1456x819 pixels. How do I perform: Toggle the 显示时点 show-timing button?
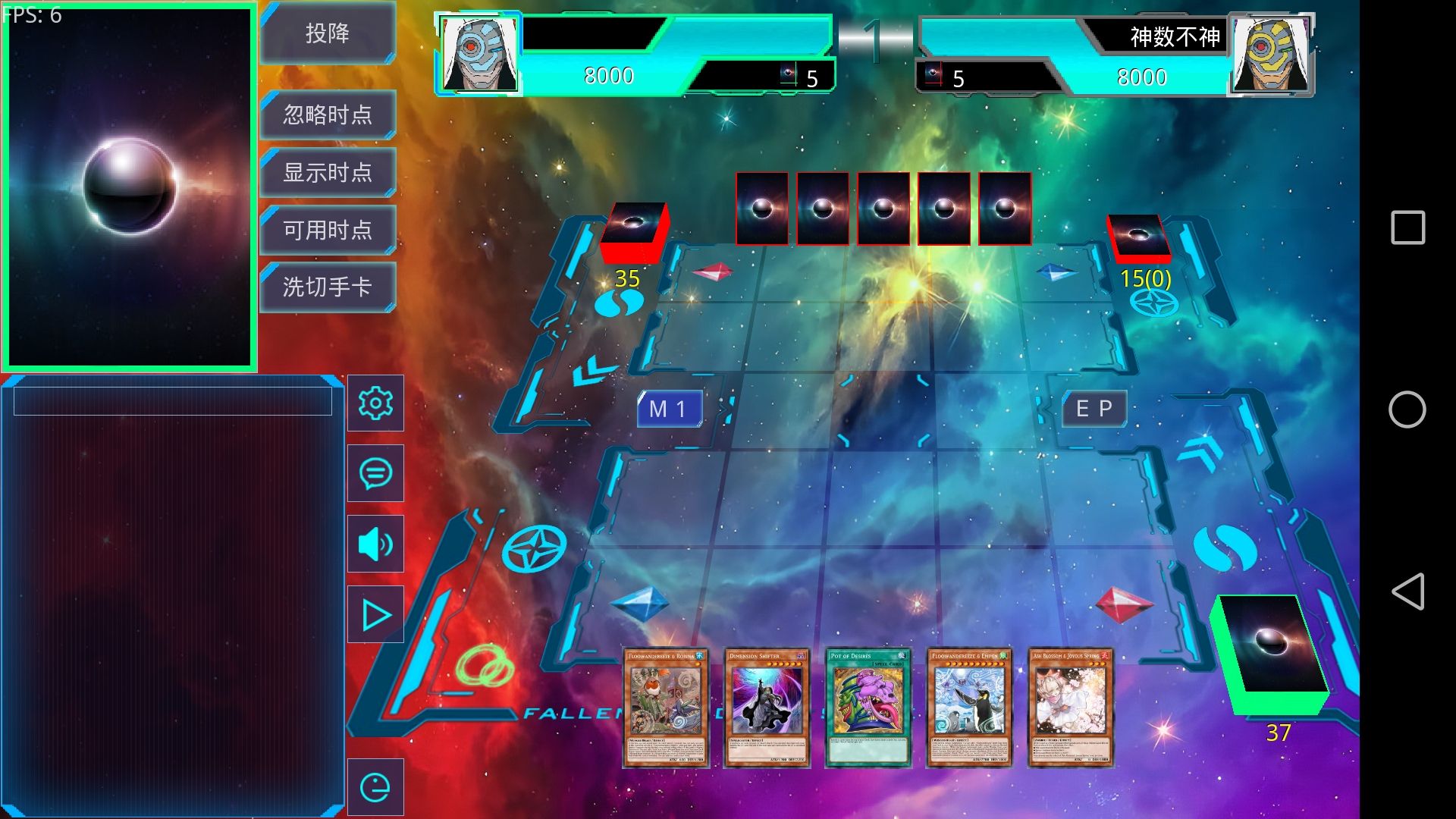point(328,172)
